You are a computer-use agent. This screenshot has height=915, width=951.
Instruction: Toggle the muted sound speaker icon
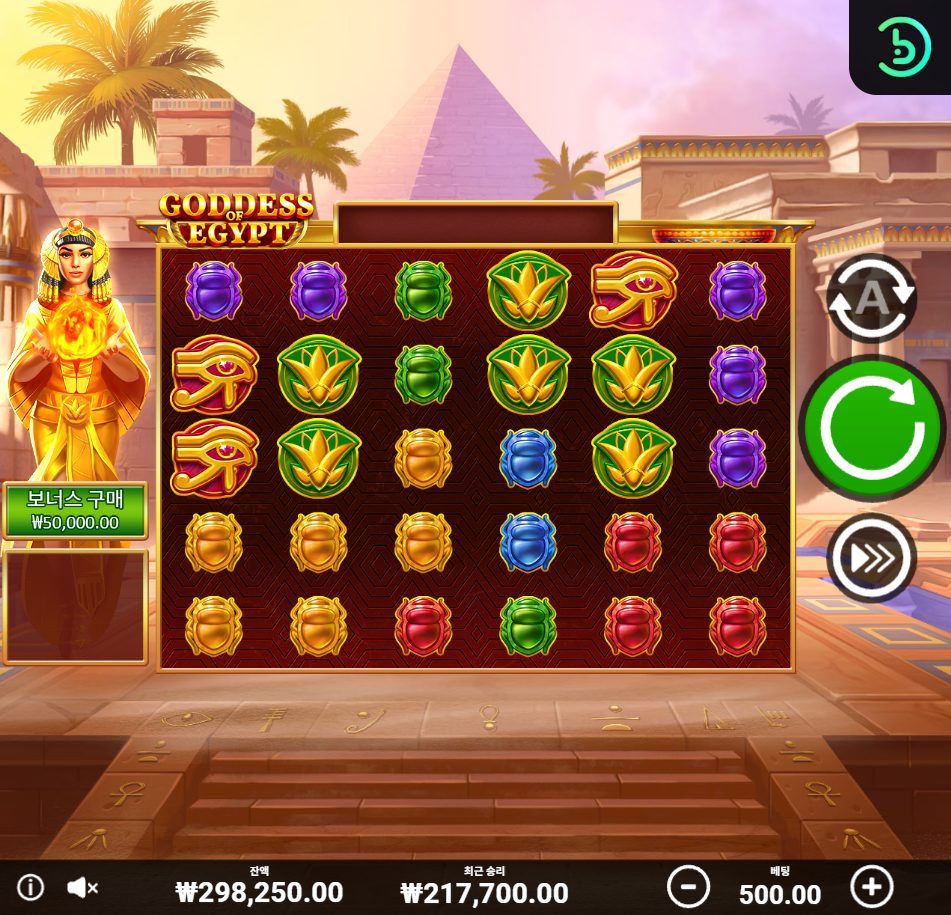[x=83, y=887]
